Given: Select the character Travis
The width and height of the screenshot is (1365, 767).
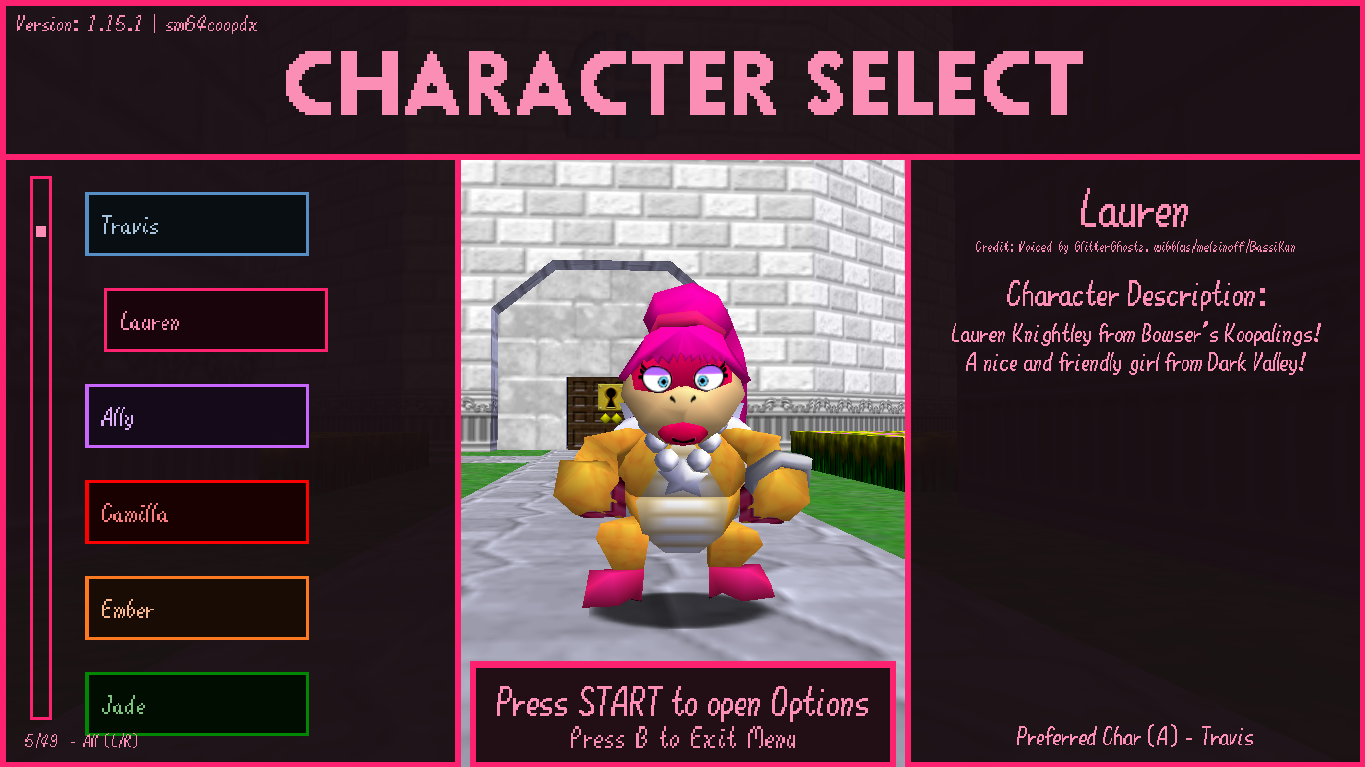Looking at the screenshot, I should tap(196, 224).
